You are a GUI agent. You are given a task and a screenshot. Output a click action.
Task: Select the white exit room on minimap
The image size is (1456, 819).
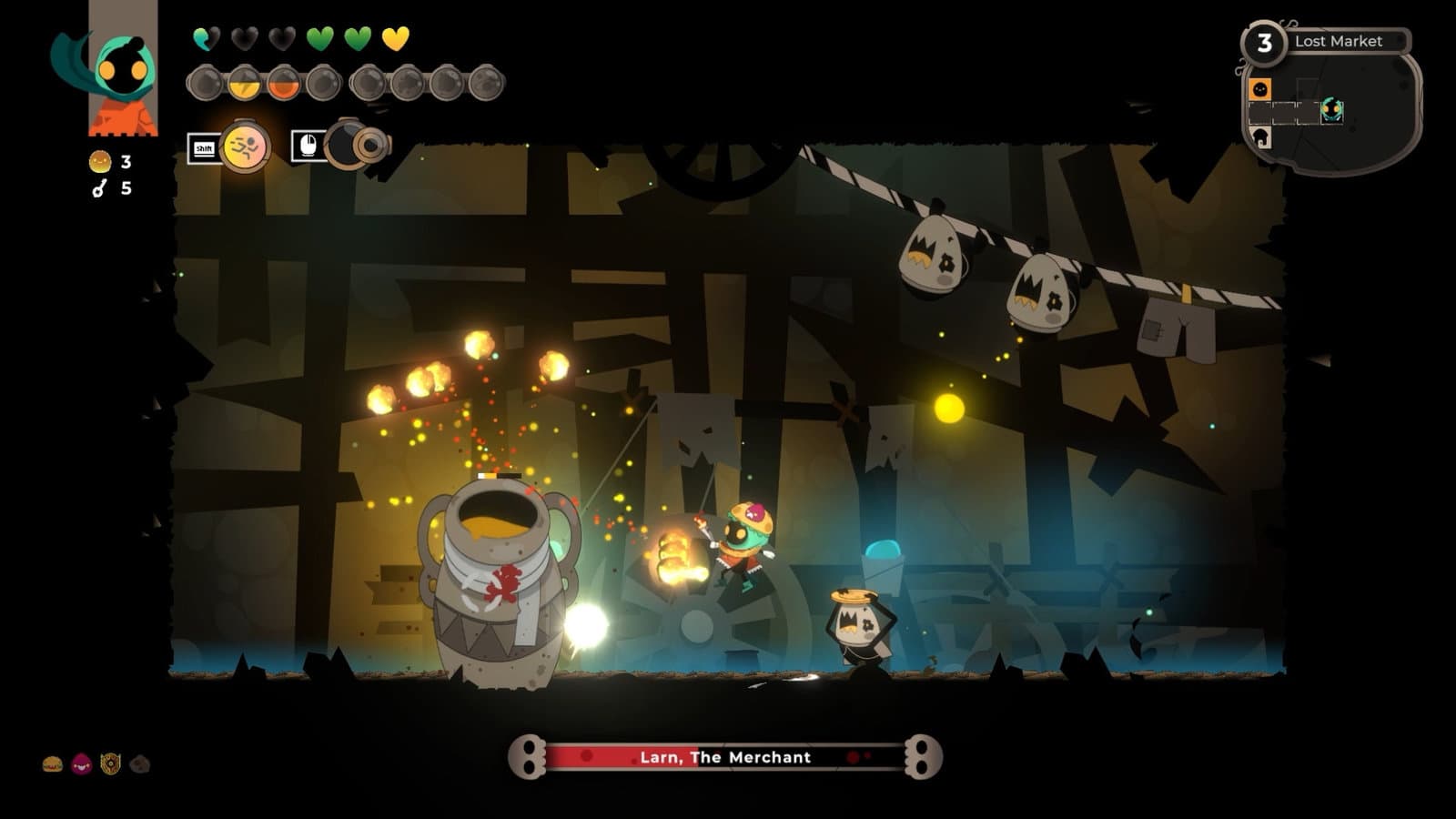pos(1260,137)
